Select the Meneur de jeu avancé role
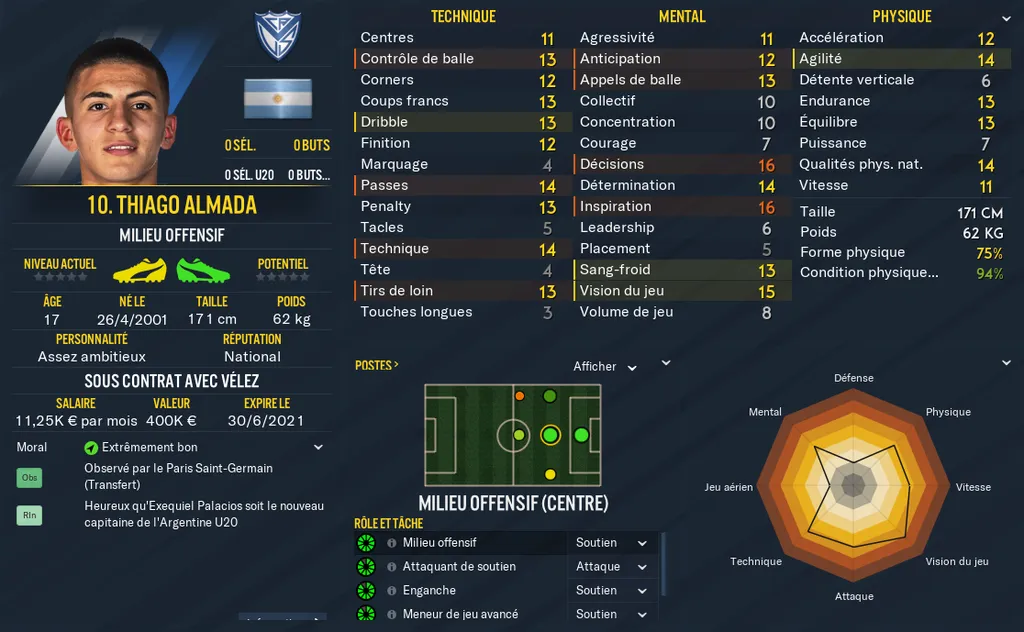The image size is (1024, 632). [460, 615]
